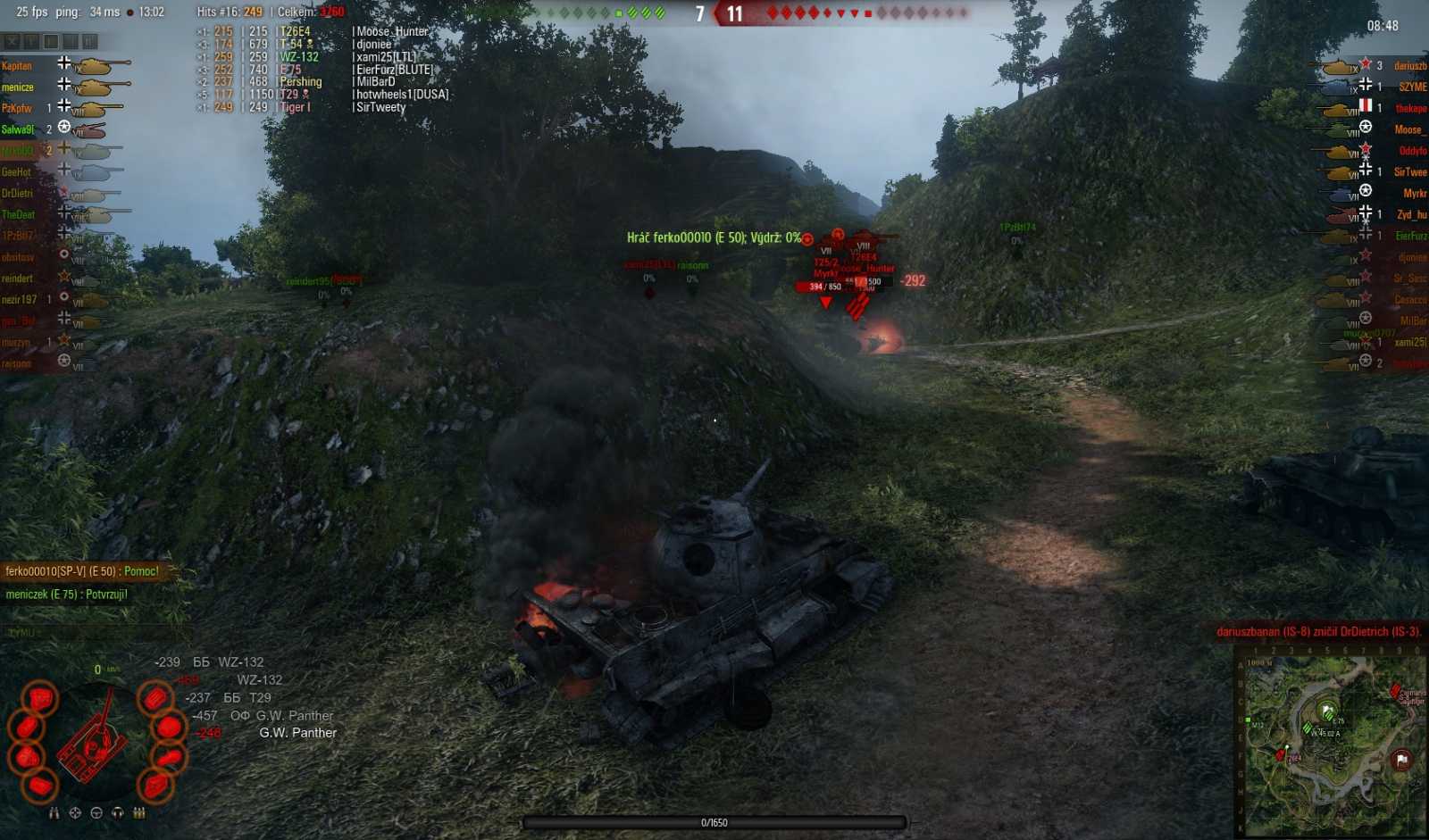The width and height of the screenshot is (1429, 840).
Task: Click the enemy base flag on the minimap
Action: pos(1402,759)
